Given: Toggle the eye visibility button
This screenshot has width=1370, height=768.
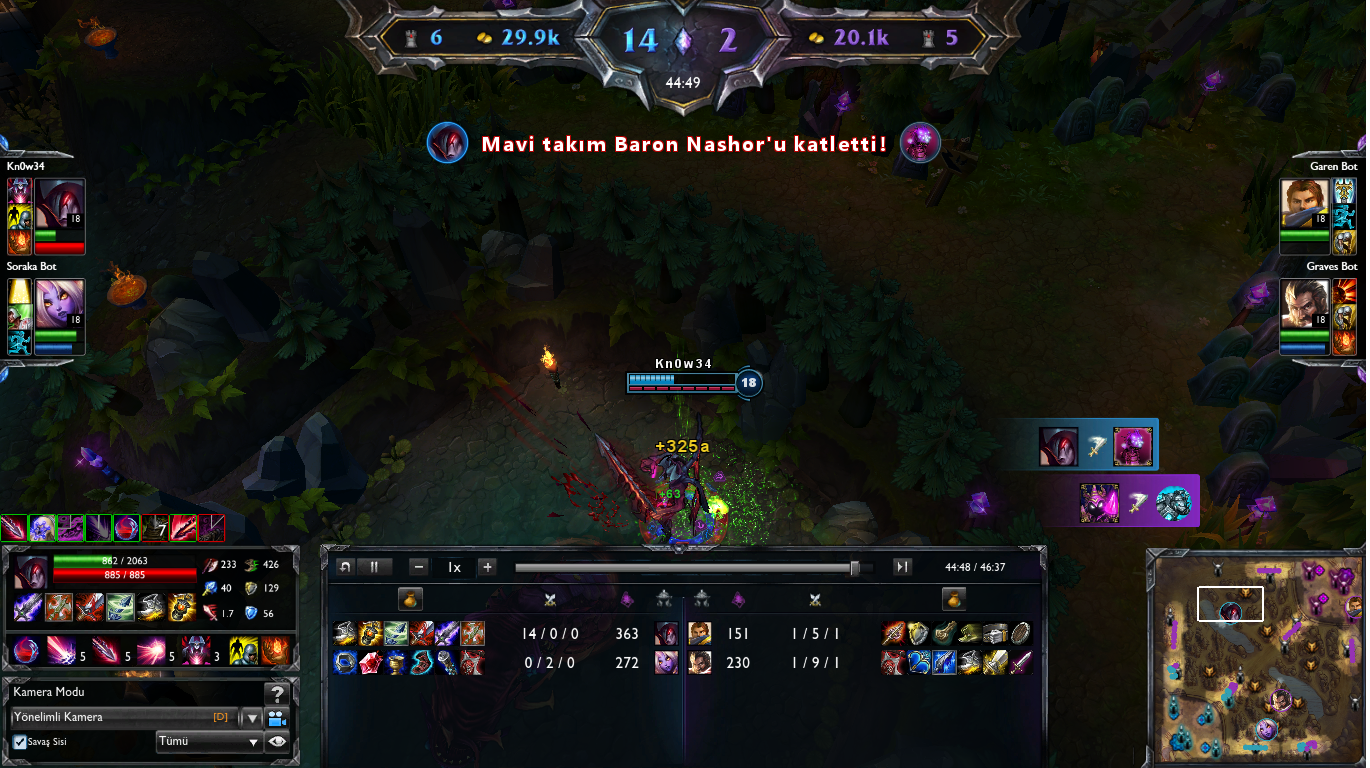Looking at the screenshot, I should tap(277, 742).
